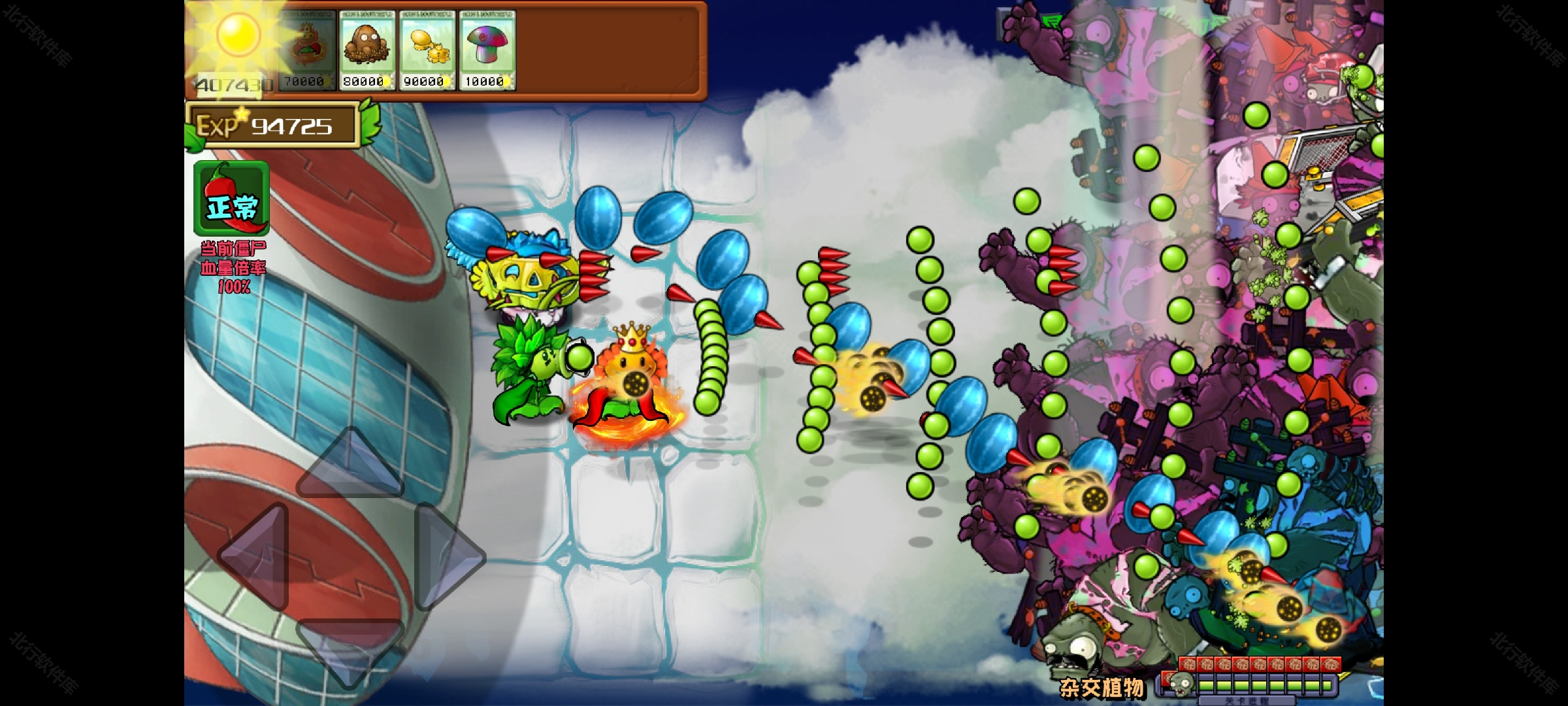Select the rainbow hypno-shroom seed card
1568x706 pixels.
(487, 50)
